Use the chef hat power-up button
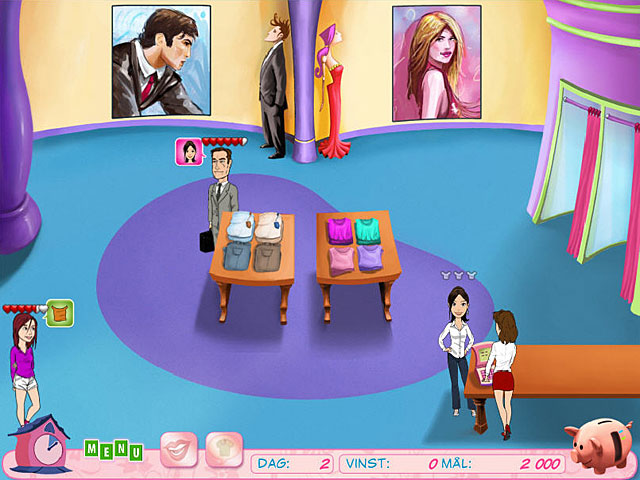Viewport: 640px width, 480px height. [224, 450]
